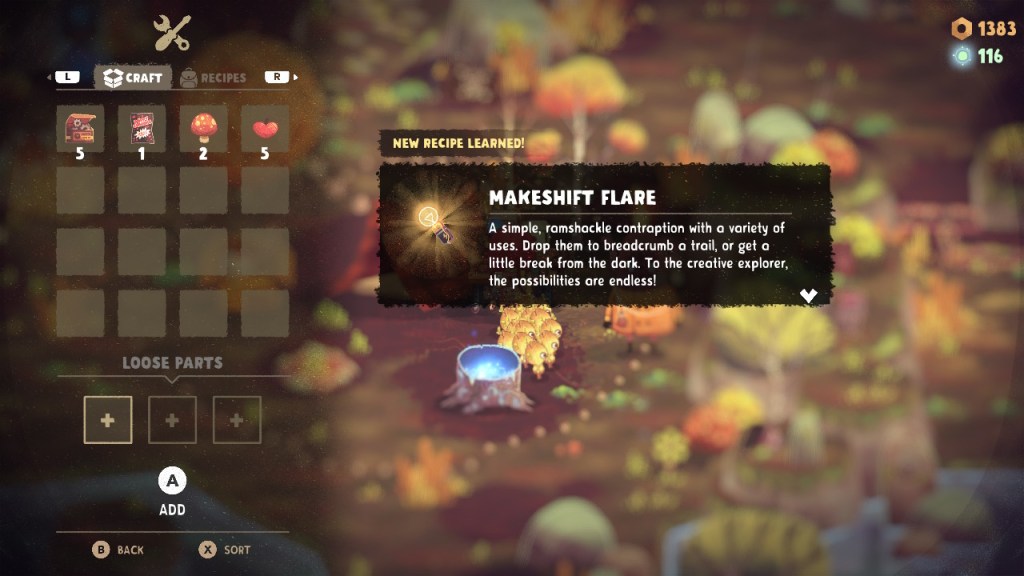Click the Makeshift Flare recipe icon
Viewport: 1024px width, 576px height.
[x=432, y=220]
